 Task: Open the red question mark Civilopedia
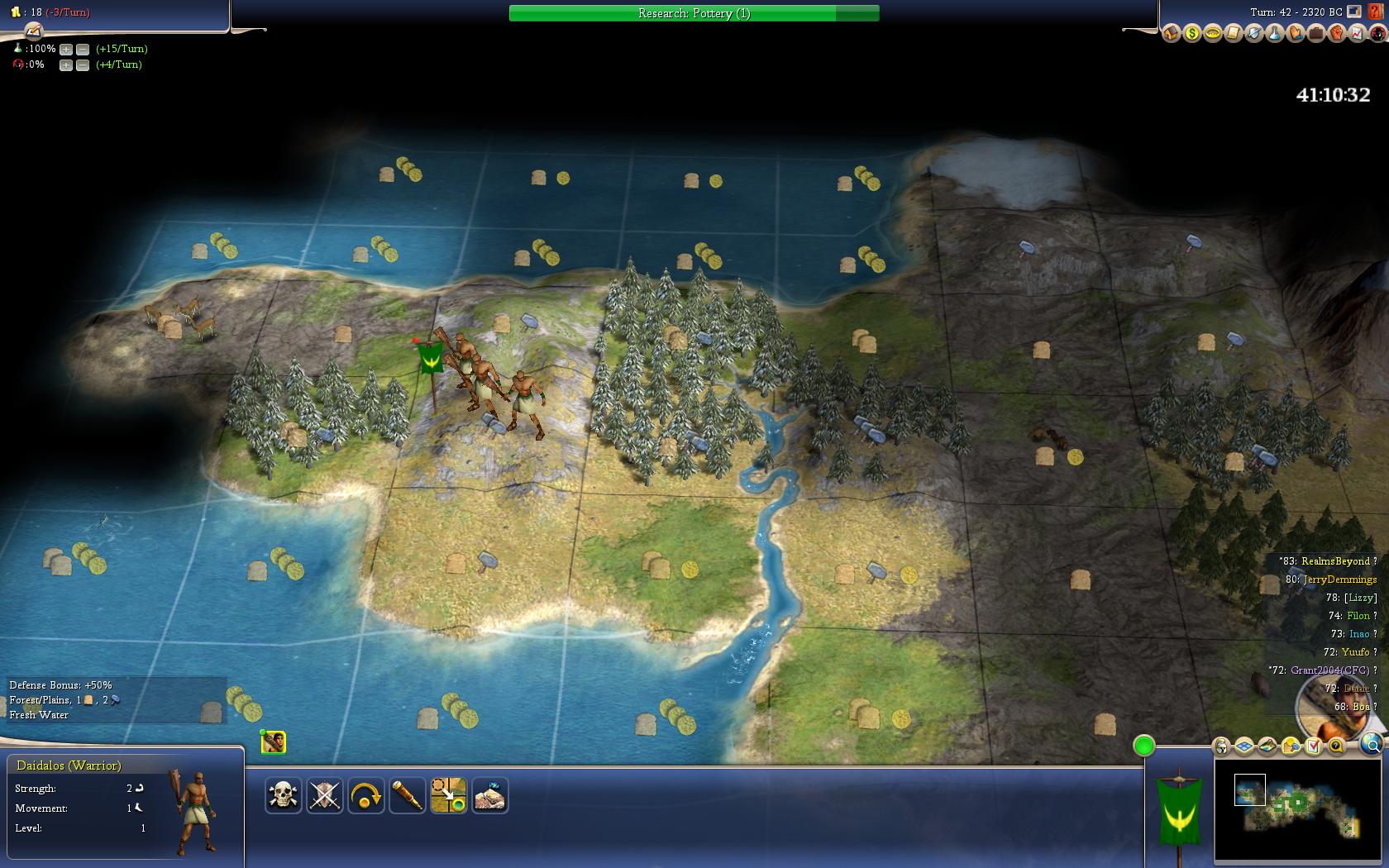tap(1376, 12)
